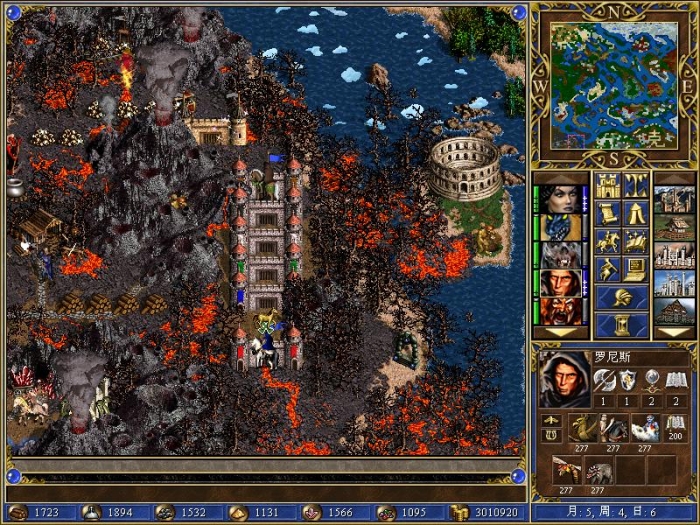End the turn with the hourglass button
This screenshot has width=700, height=525.
[x=622, y=325]
